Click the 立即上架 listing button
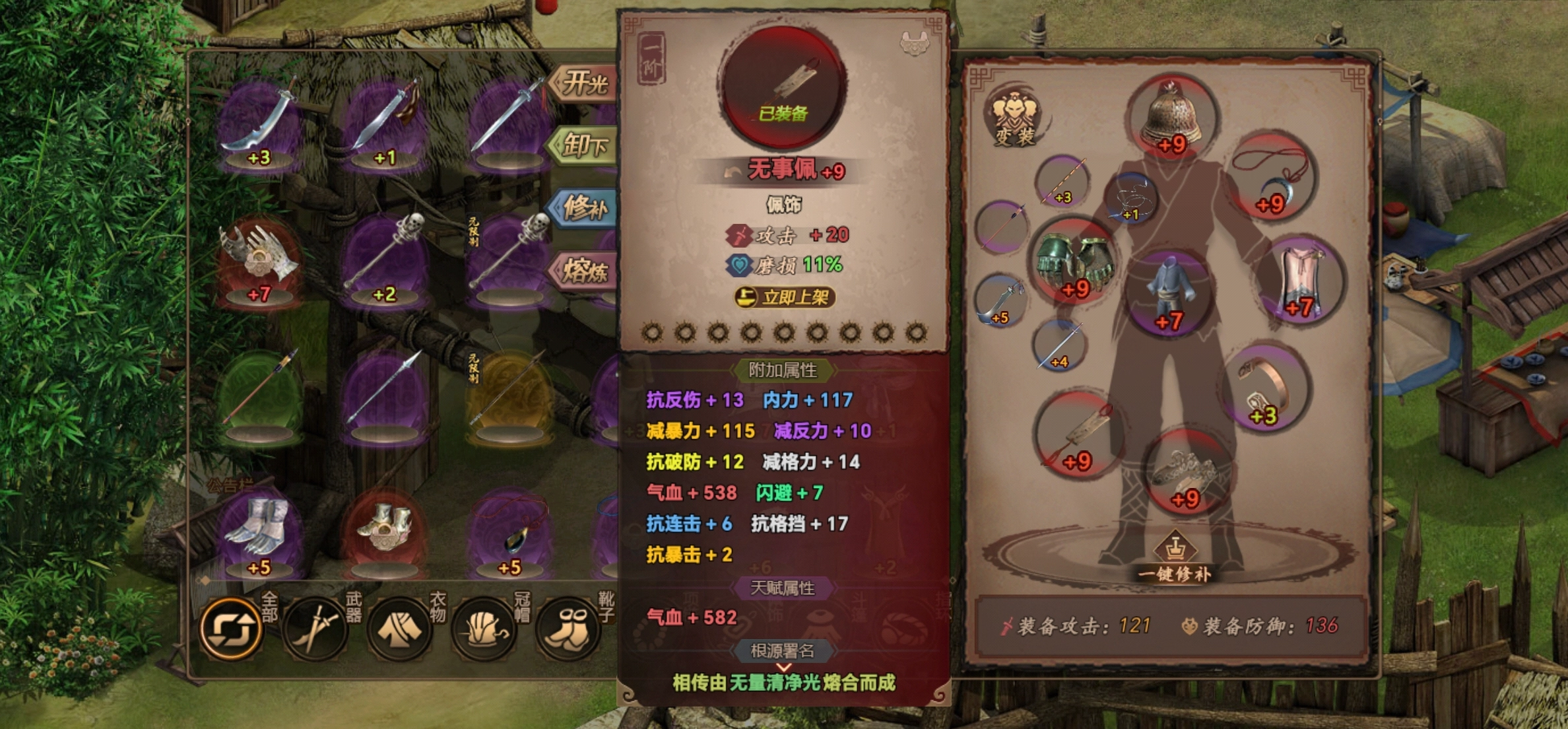The height and width of the screenshot is (729, 1568). [x=785, y=297]
